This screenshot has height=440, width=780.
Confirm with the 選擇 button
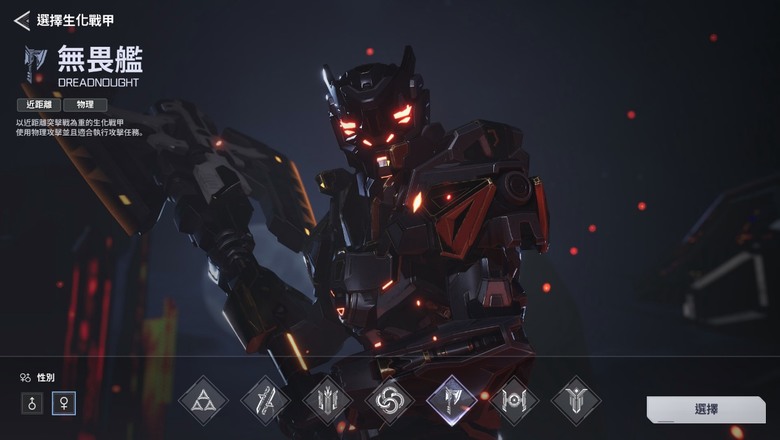pos(705,409)
